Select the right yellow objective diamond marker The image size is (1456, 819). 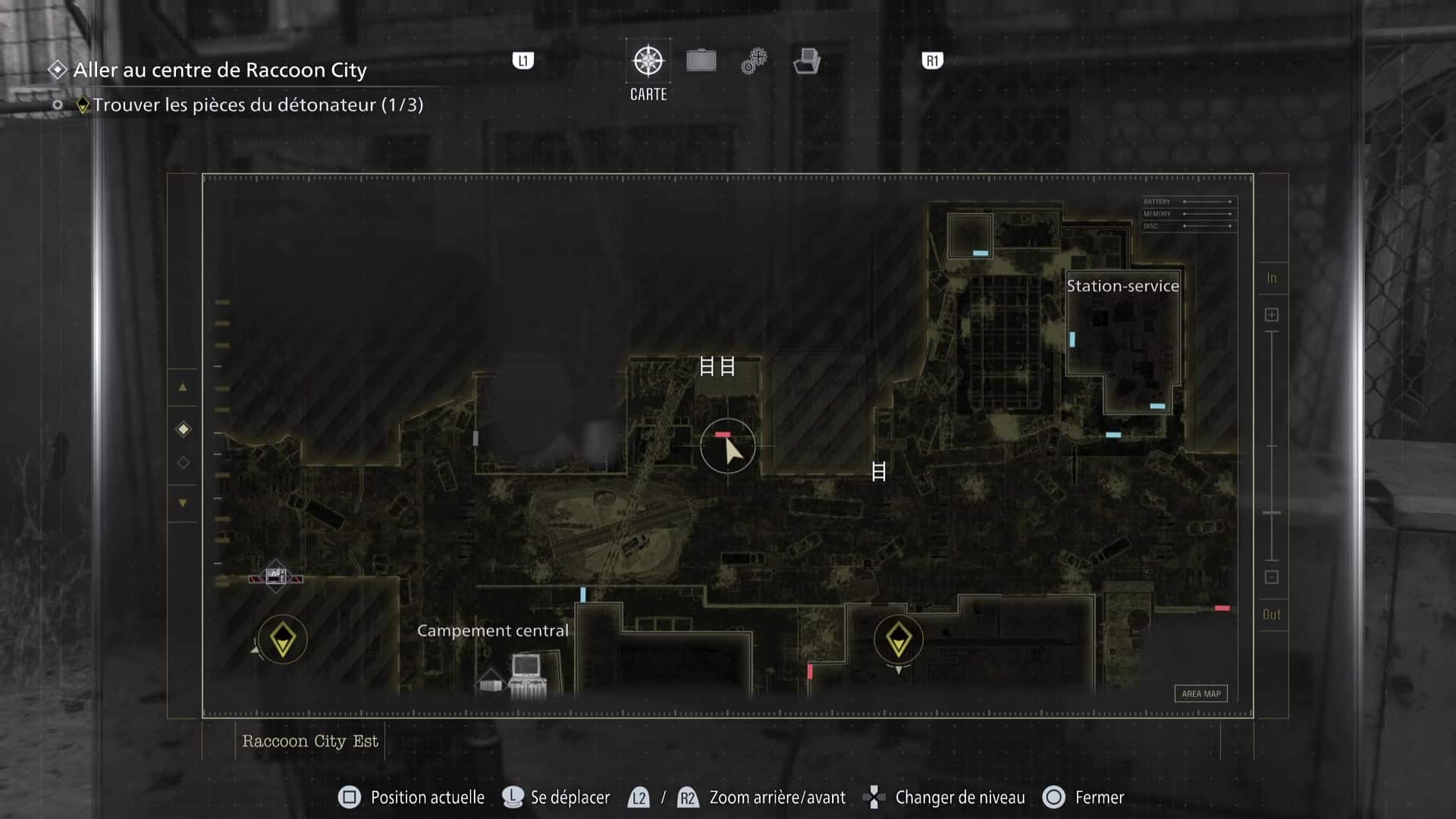(899, 639)
